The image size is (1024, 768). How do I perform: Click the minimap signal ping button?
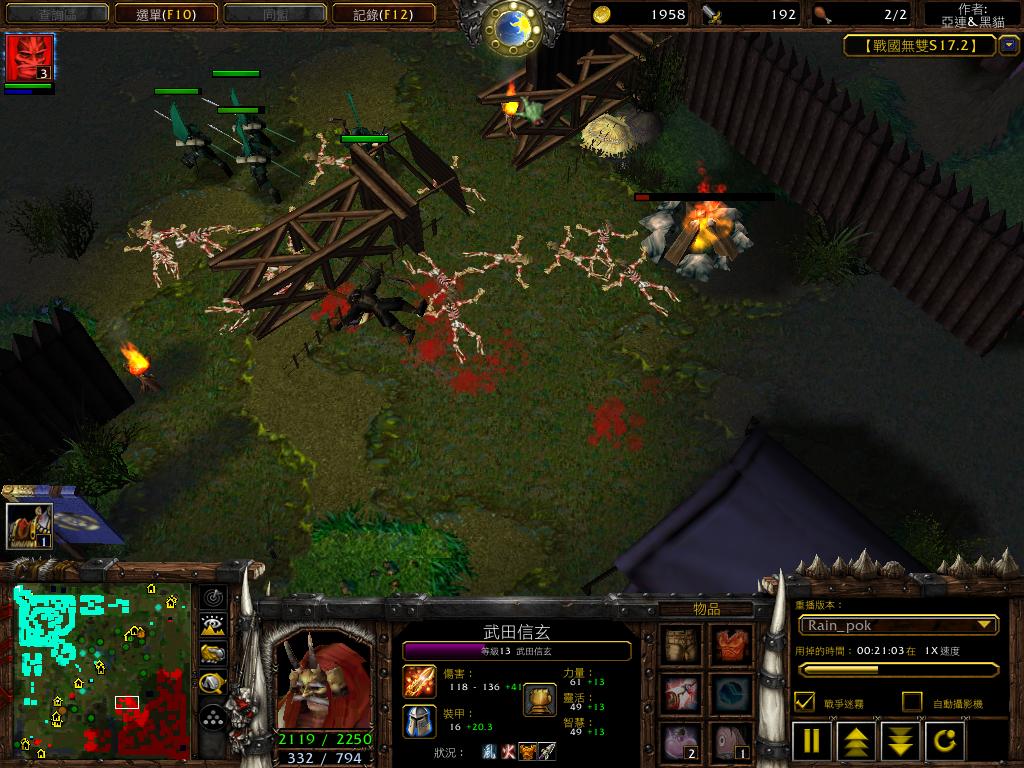(x=212, y=598)
